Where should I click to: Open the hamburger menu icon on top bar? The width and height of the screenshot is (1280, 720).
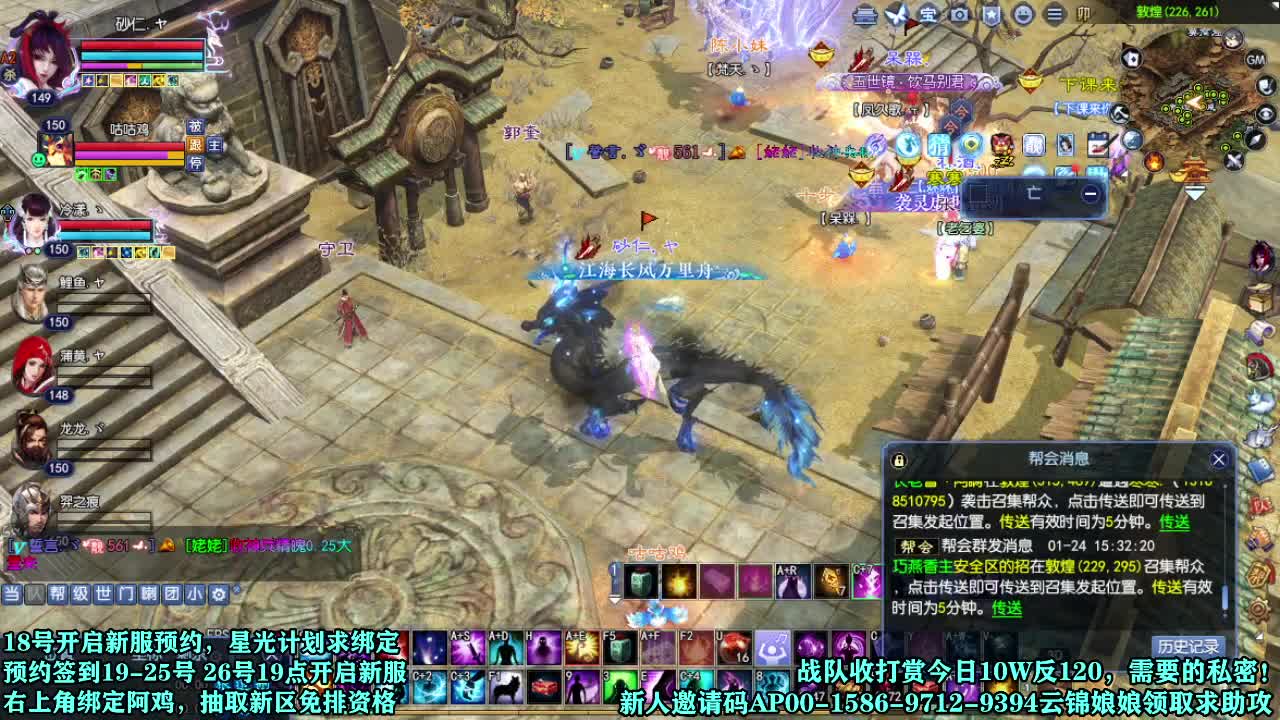[x=1055, y=14]
